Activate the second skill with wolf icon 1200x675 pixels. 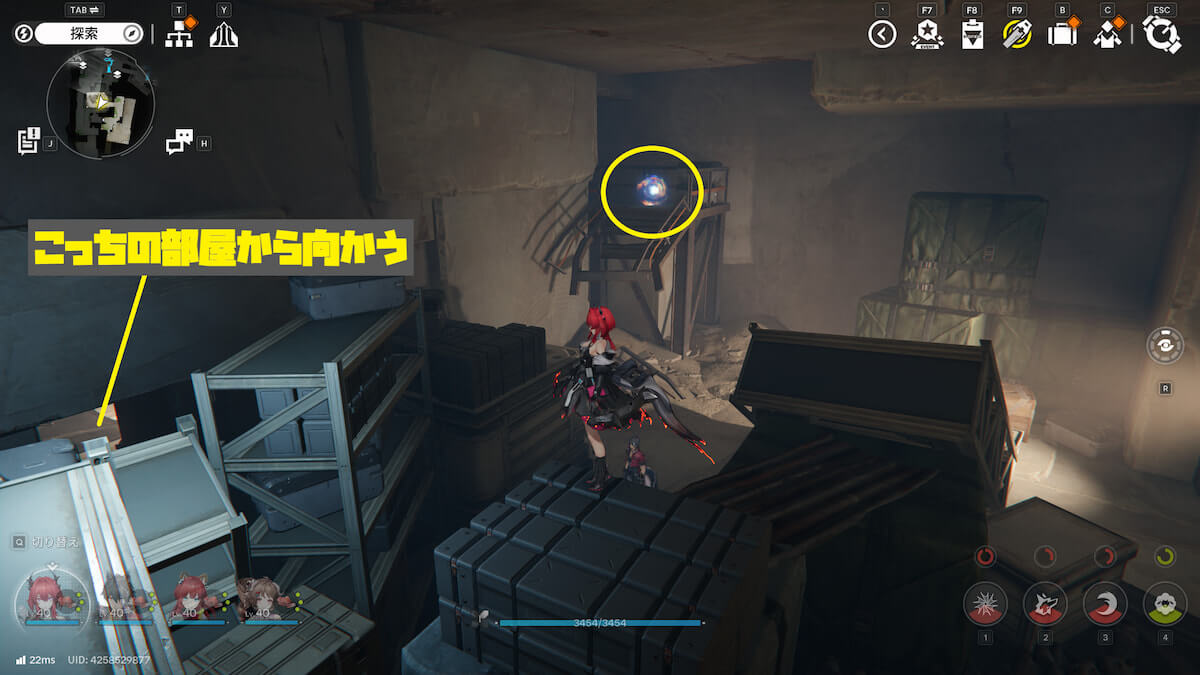(1045, 603)
